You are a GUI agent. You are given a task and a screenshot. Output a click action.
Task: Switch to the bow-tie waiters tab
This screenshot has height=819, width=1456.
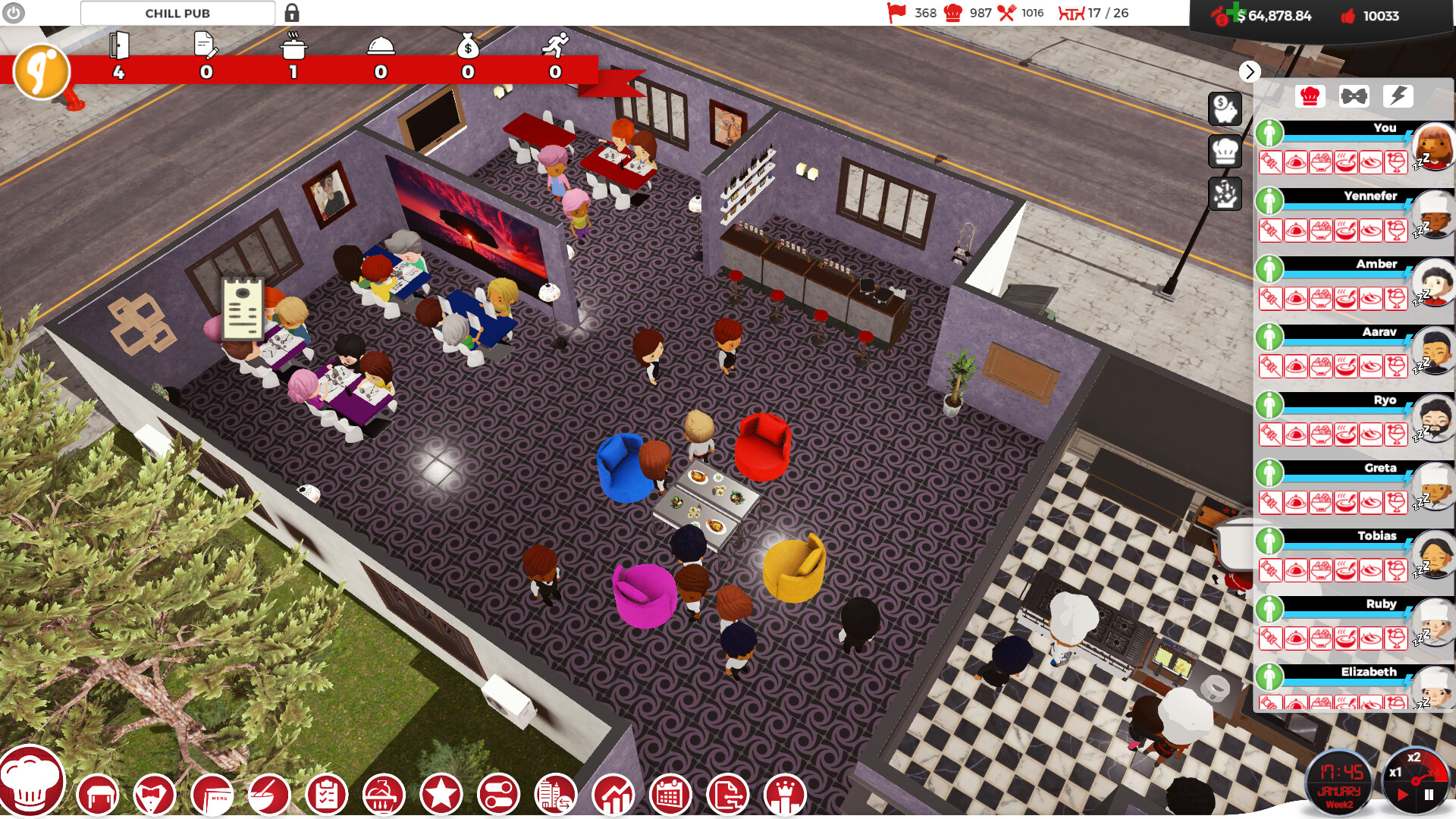tap(1353, 97)
